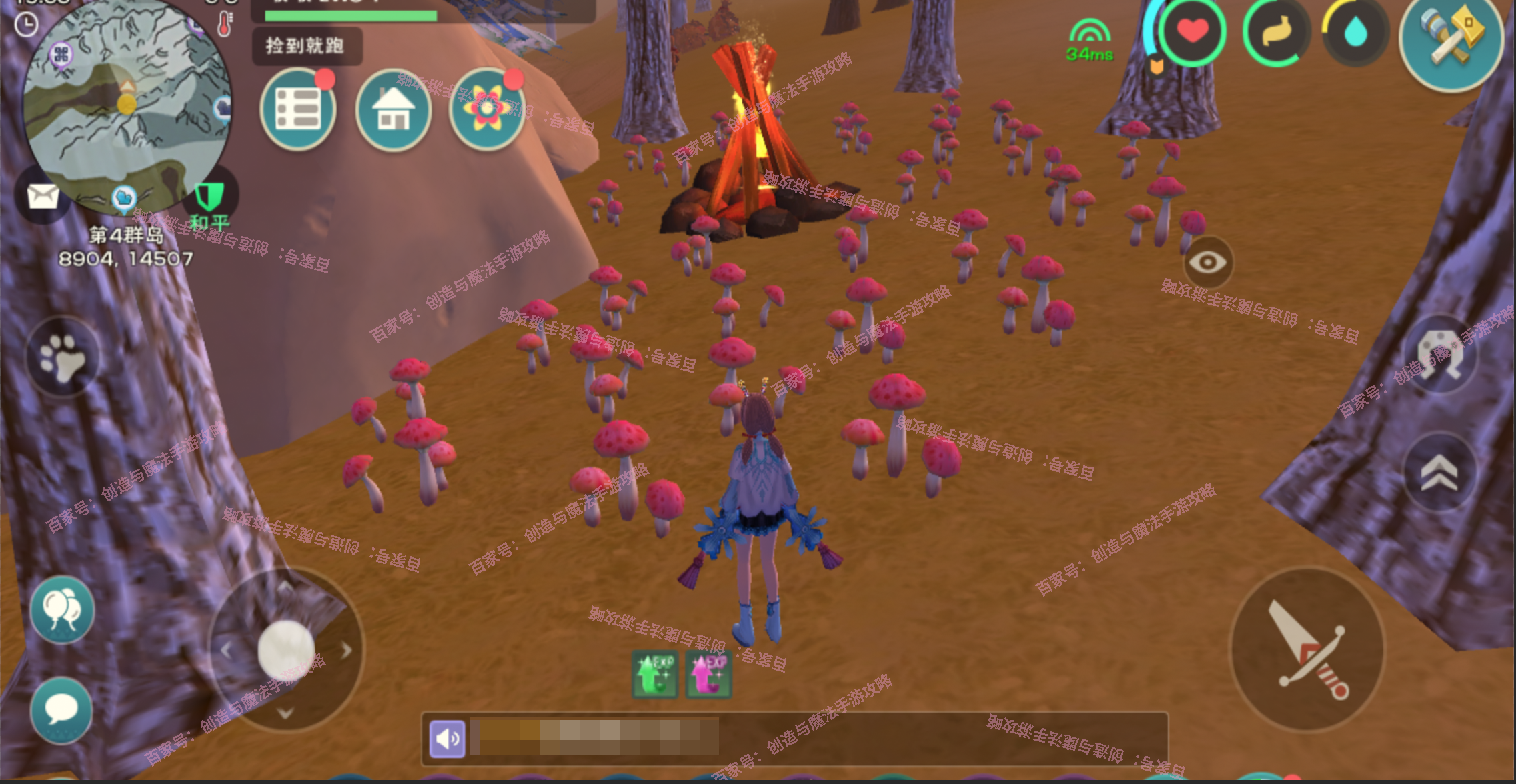Tap the balloons icon
The height and width of the screenshot is (784, 1516).
coord(62,609)
